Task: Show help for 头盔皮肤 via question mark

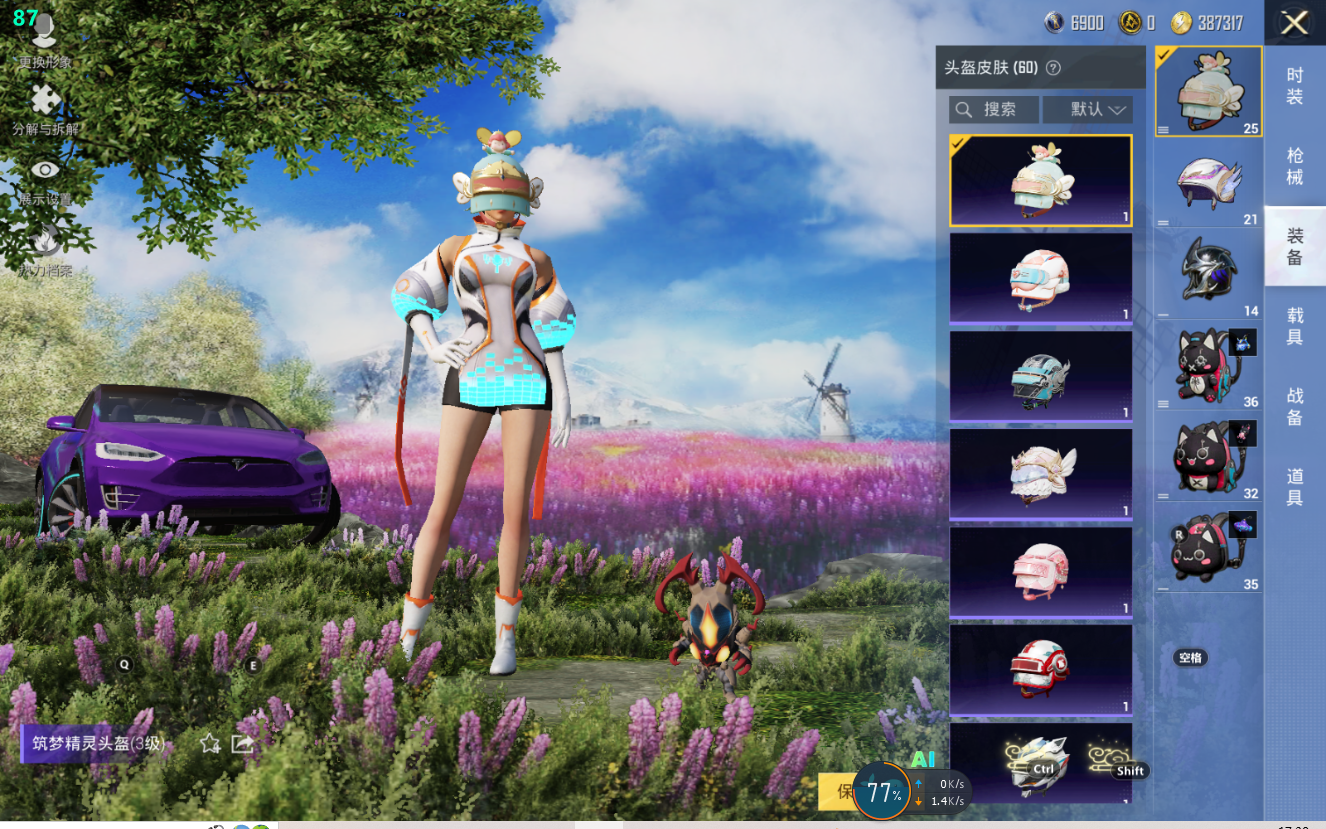Action: point(1053,68)
